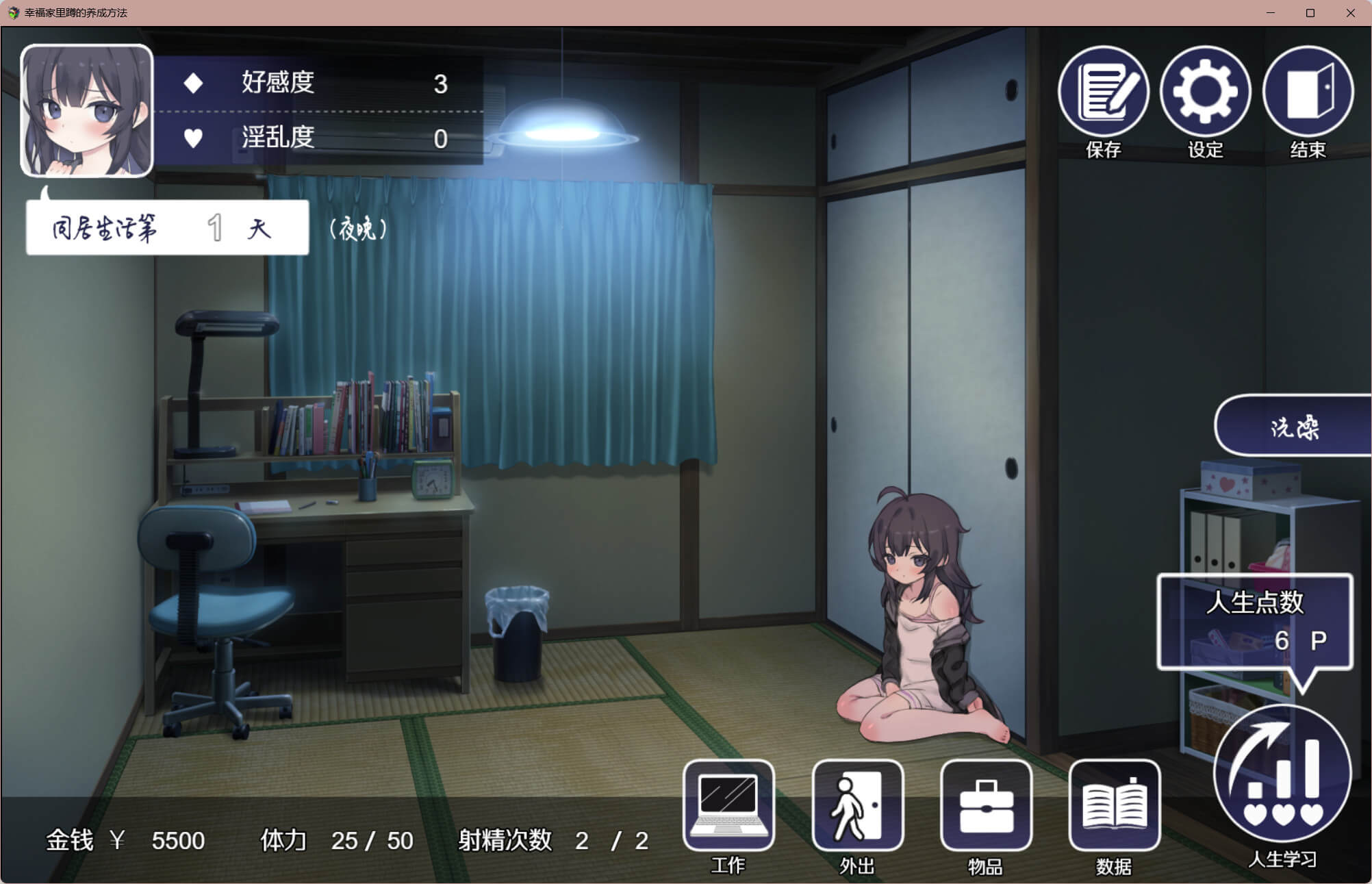
Task: Show the 数据 book data screen
Action: click(1114, 805)
